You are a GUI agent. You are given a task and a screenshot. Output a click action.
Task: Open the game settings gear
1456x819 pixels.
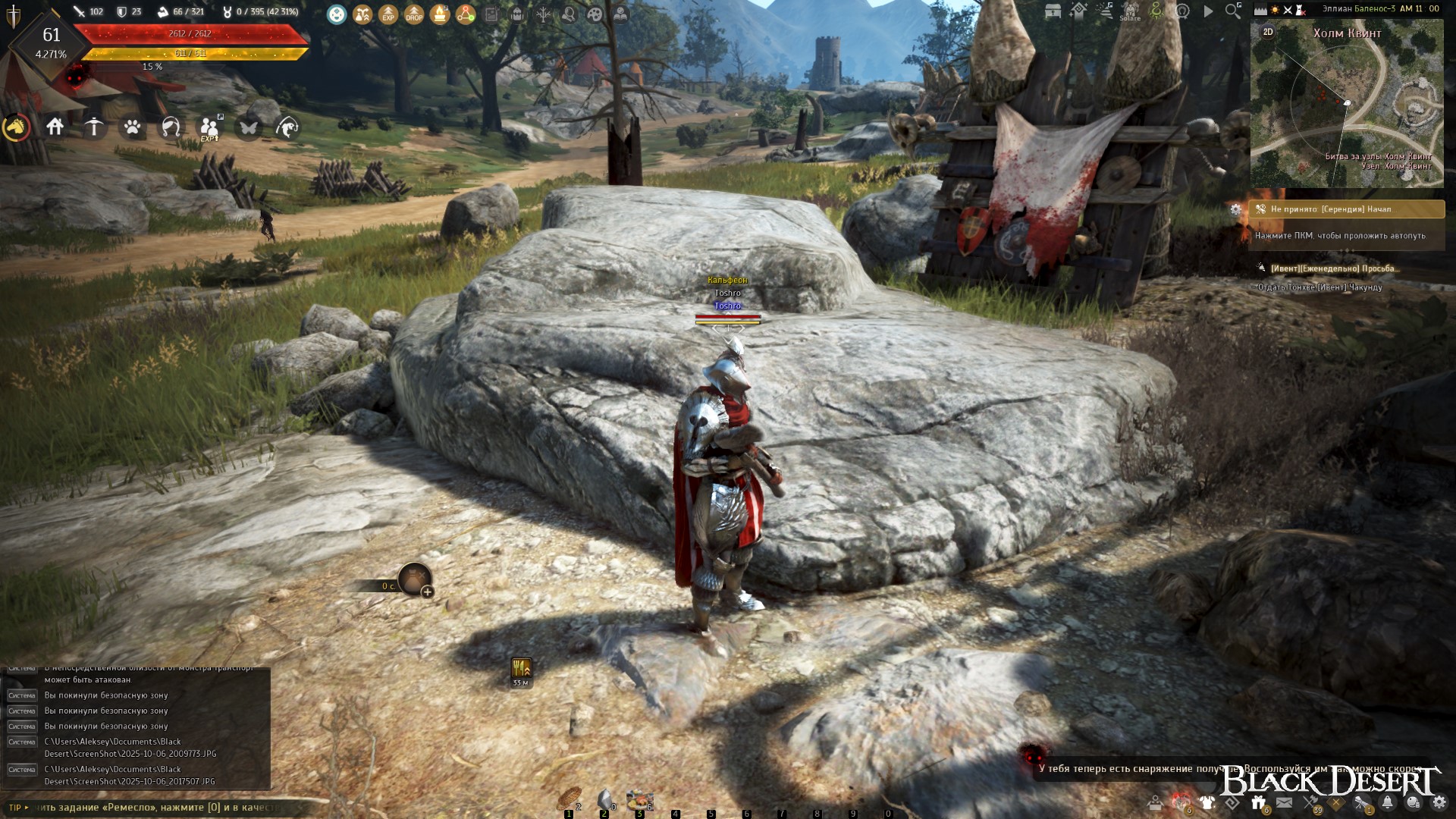point(1439,802)
